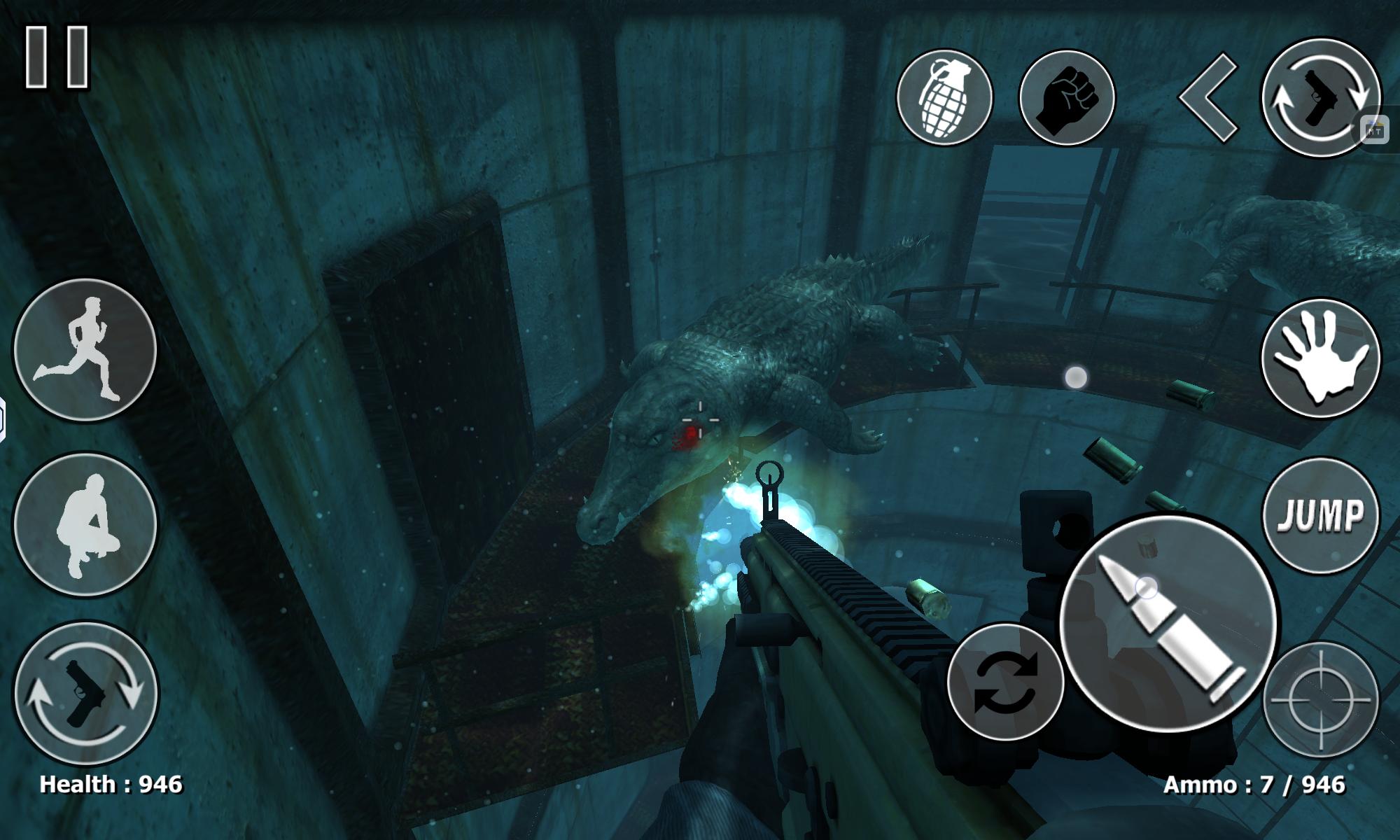
Task: Tap the open hand interact button
Action: point(1320,358)
